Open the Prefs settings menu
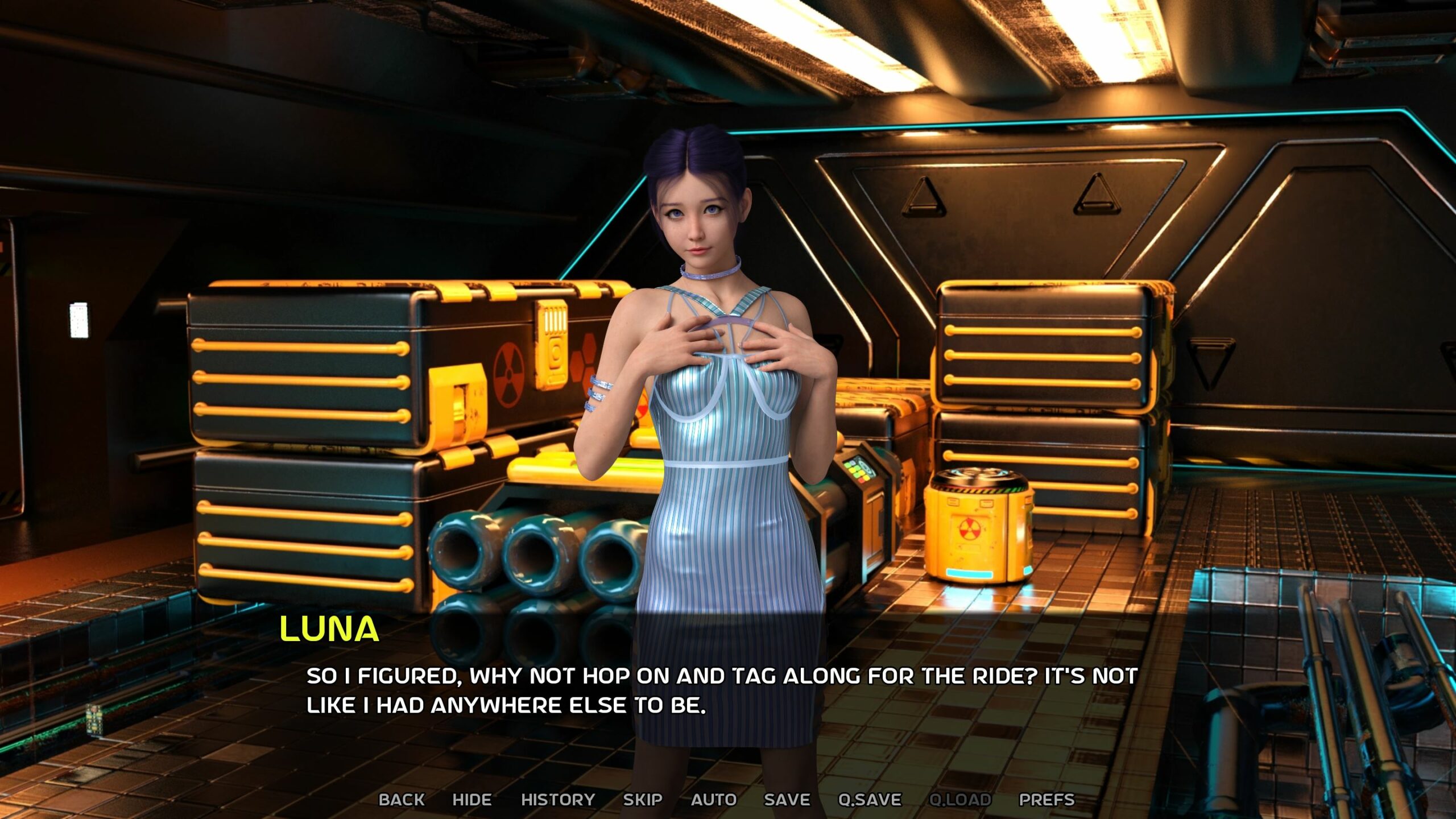This screenshot has width=1456, height=819. (1046, 799)
